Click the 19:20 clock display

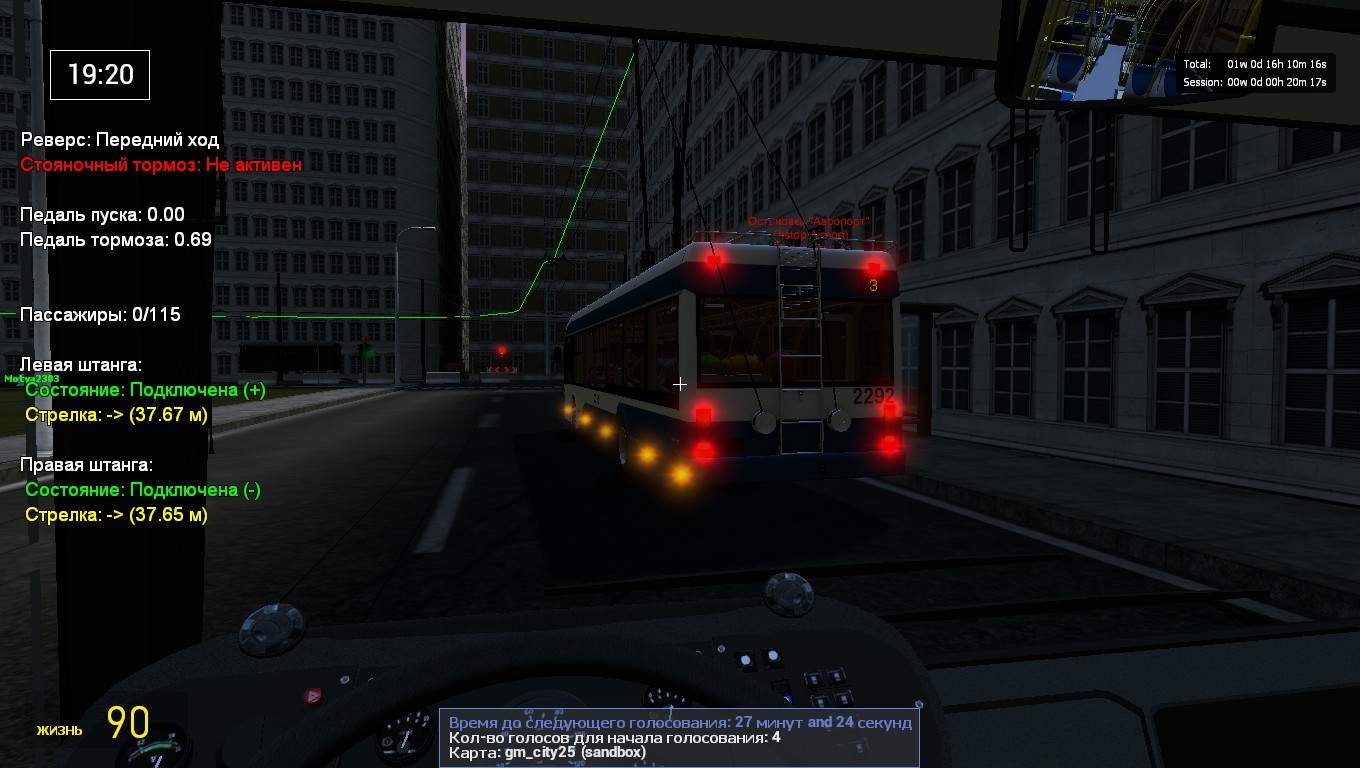pos(98,75)
